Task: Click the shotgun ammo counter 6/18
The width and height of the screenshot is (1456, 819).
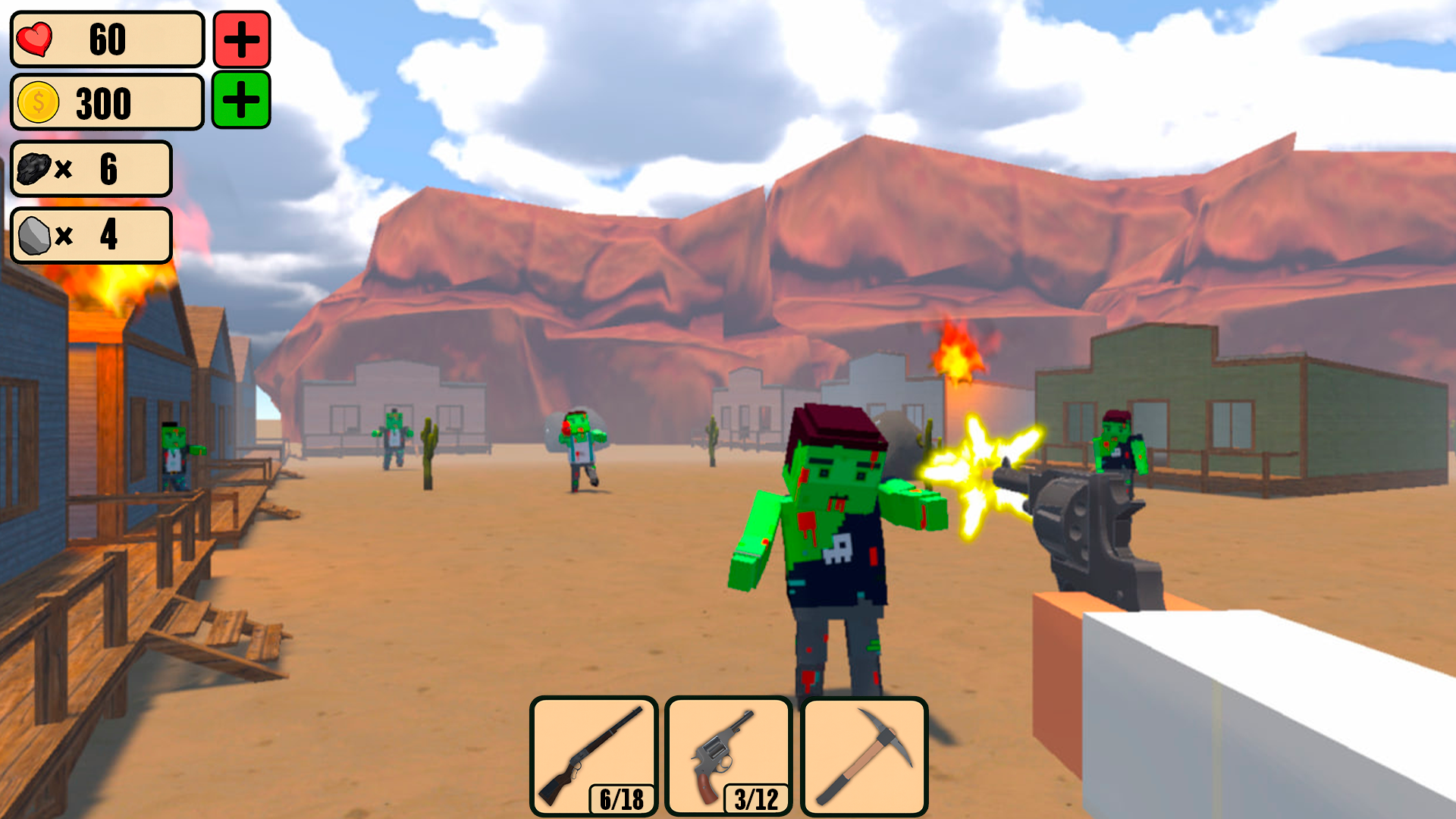Action: [x=620, y=798]
